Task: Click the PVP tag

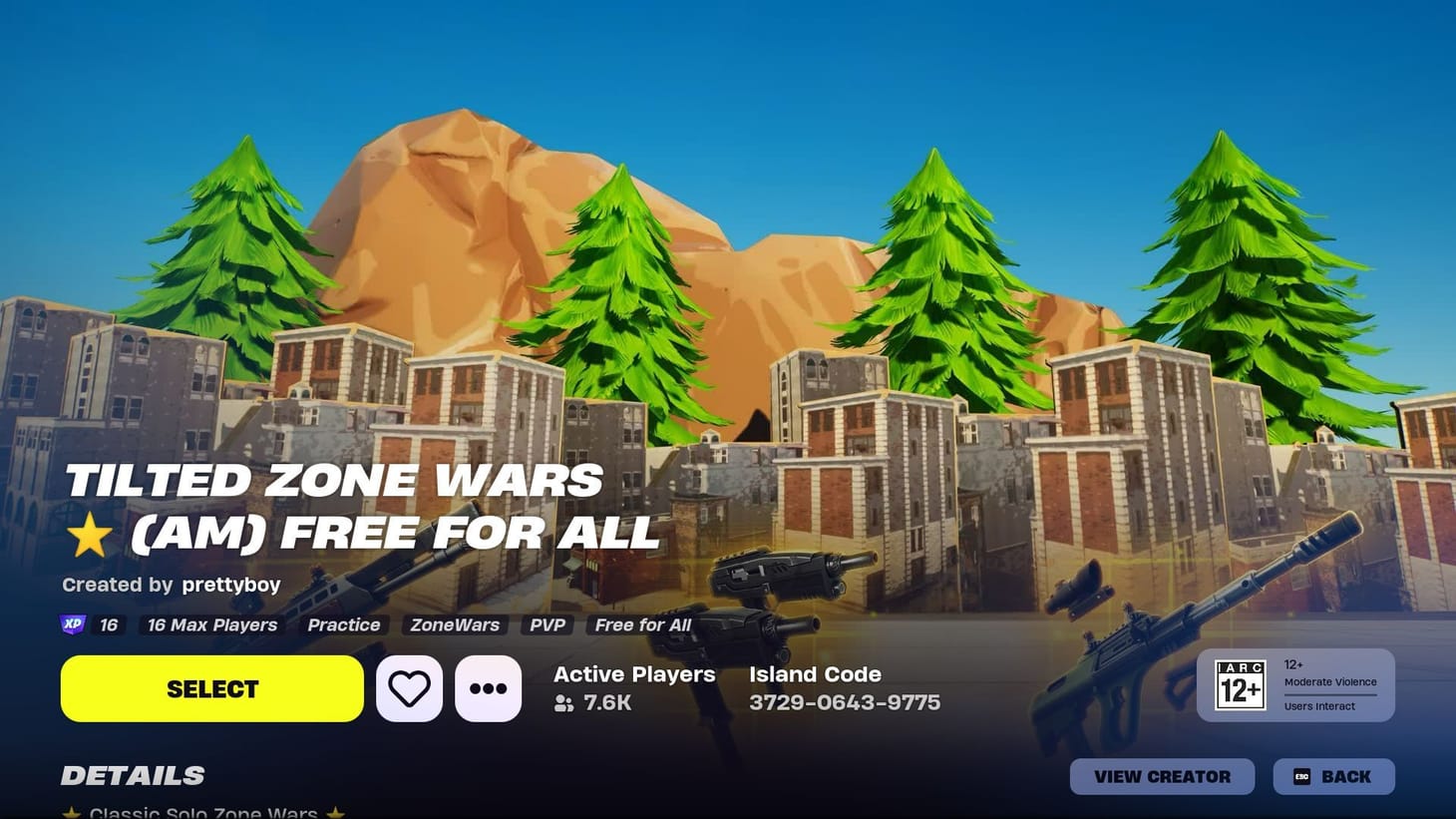Action: tap(546, 624)
